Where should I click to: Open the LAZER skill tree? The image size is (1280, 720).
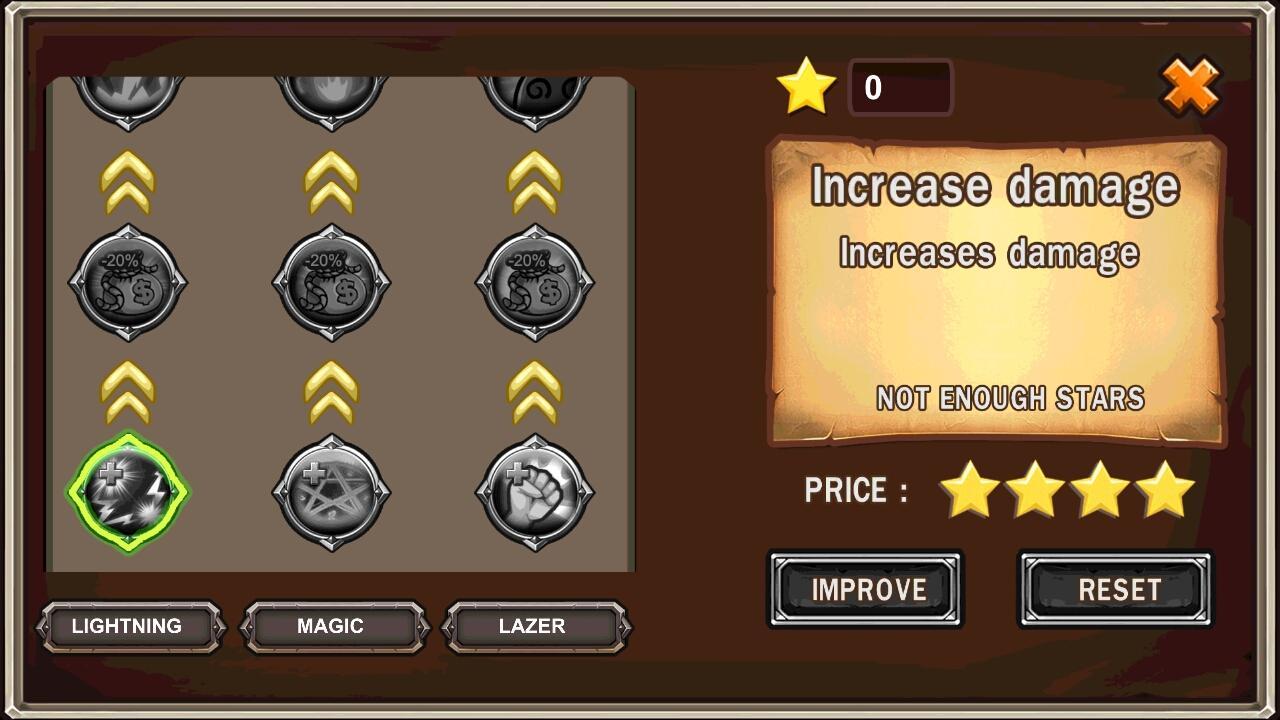coord(536,627)
